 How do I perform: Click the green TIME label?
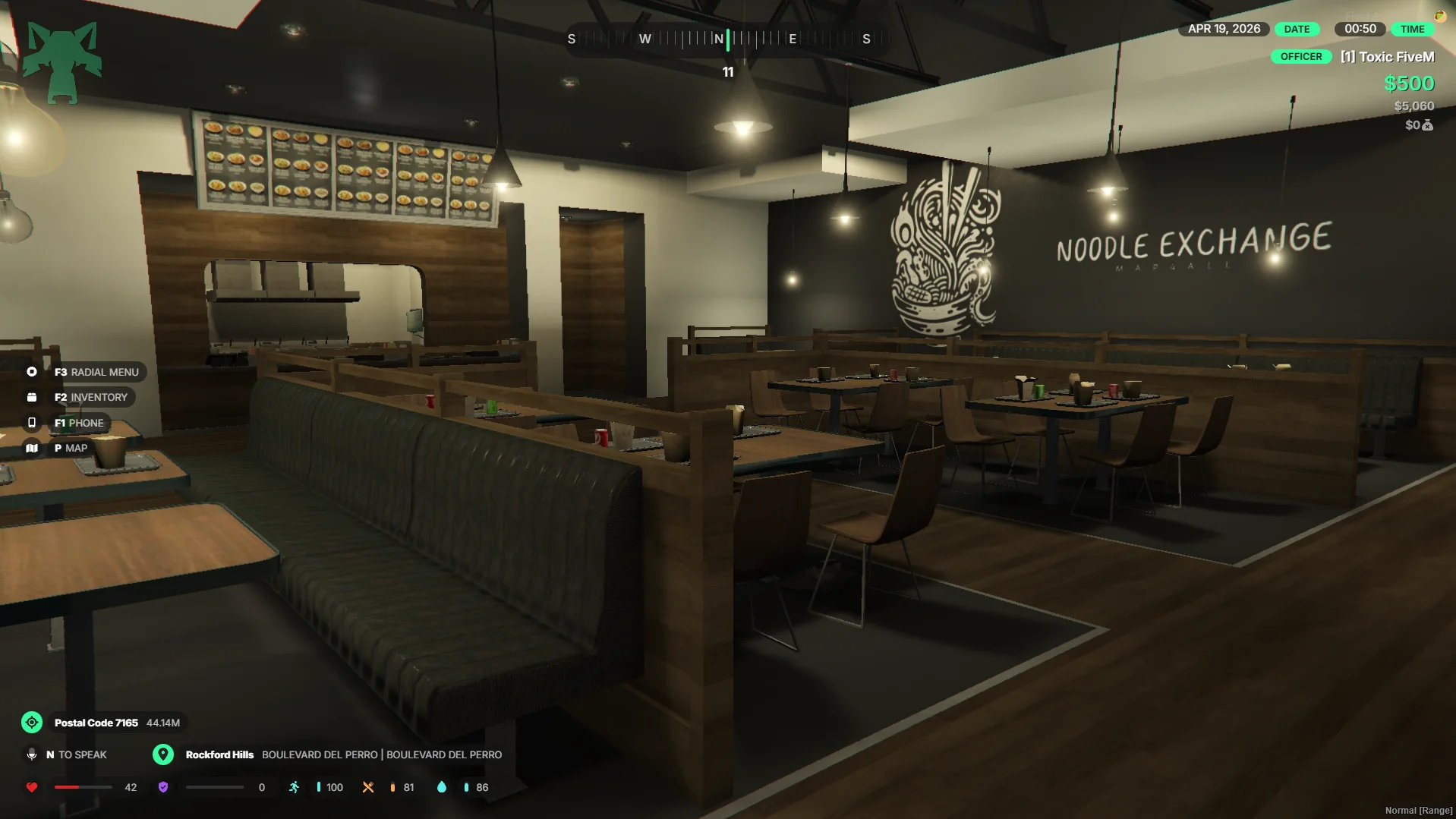[x=1412, y=30]
